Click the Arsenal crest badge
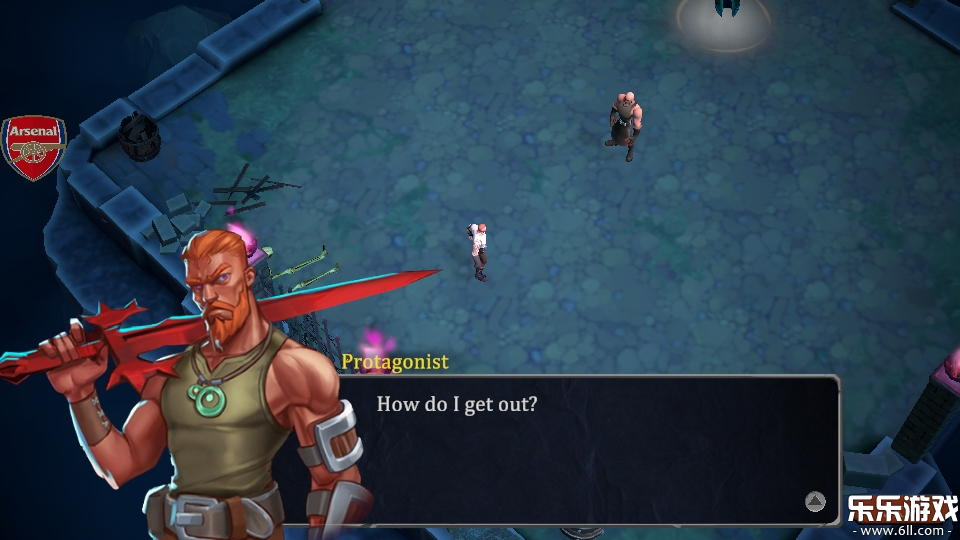 (x=34, y=147)
